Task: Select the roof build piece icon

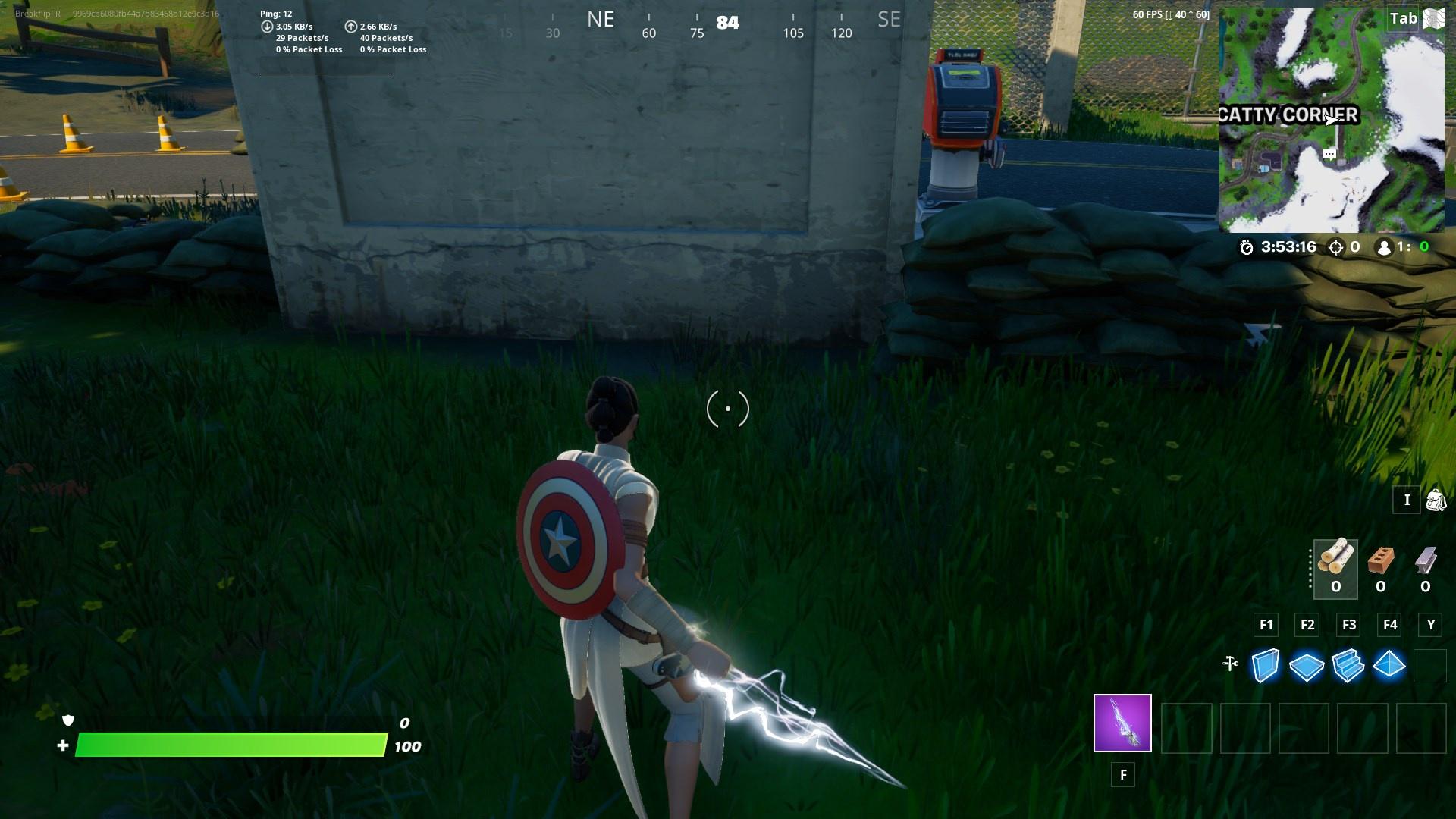Action: 1390,666
